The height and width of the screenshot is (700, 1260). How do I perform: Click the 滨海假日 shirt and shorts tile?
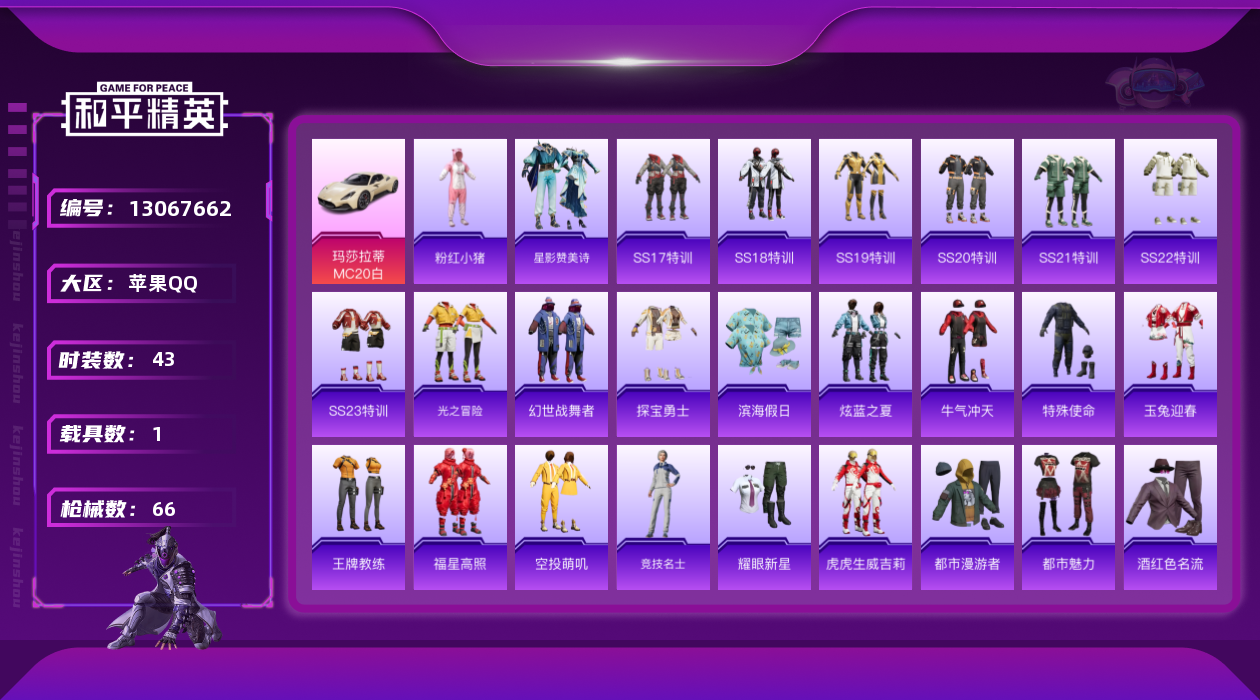(x=764, y=364)
